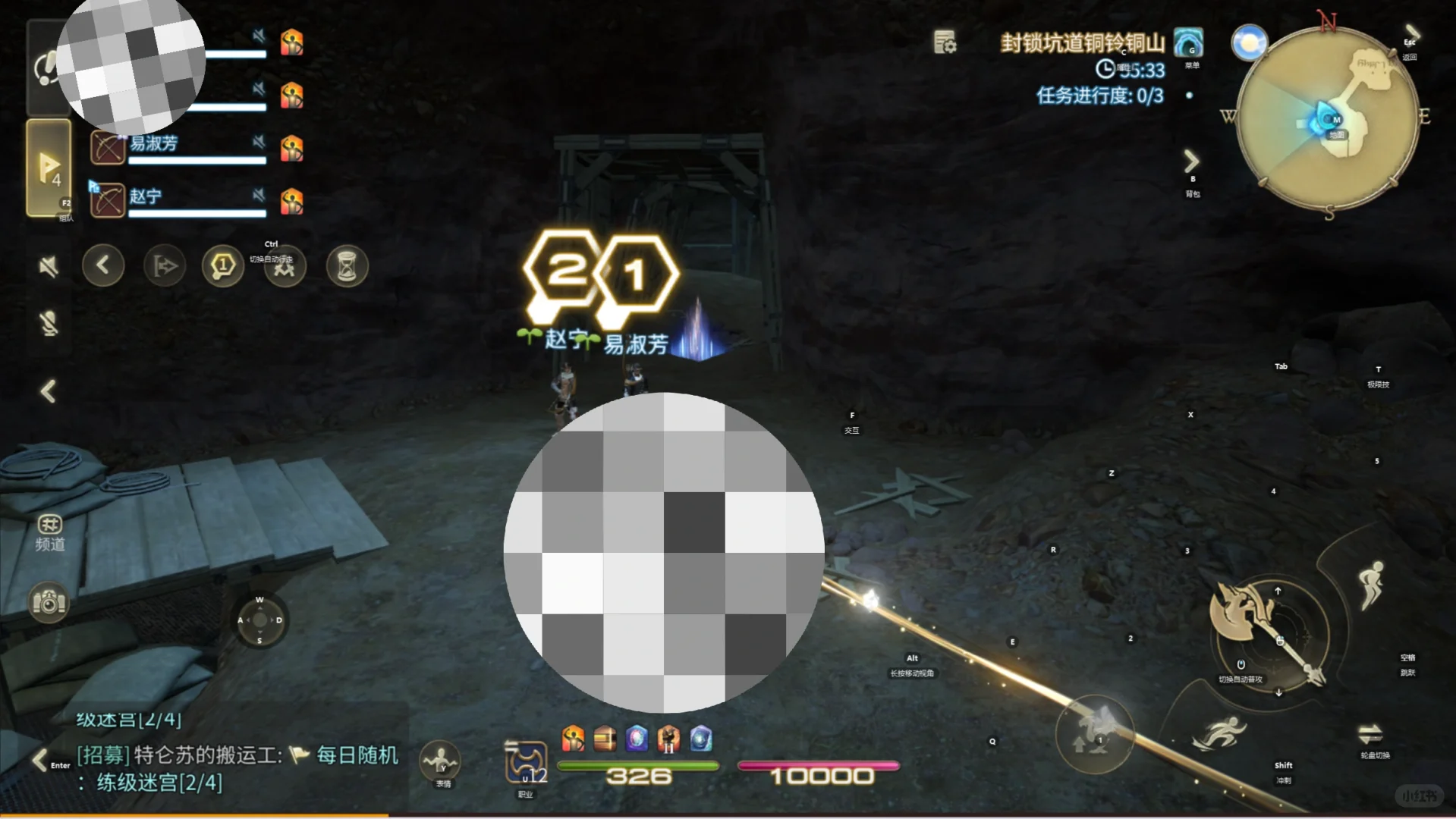The width and height of the screenshot is (1456, 819).
Task: Open the duty settings list icon
Action: [945, 42]
